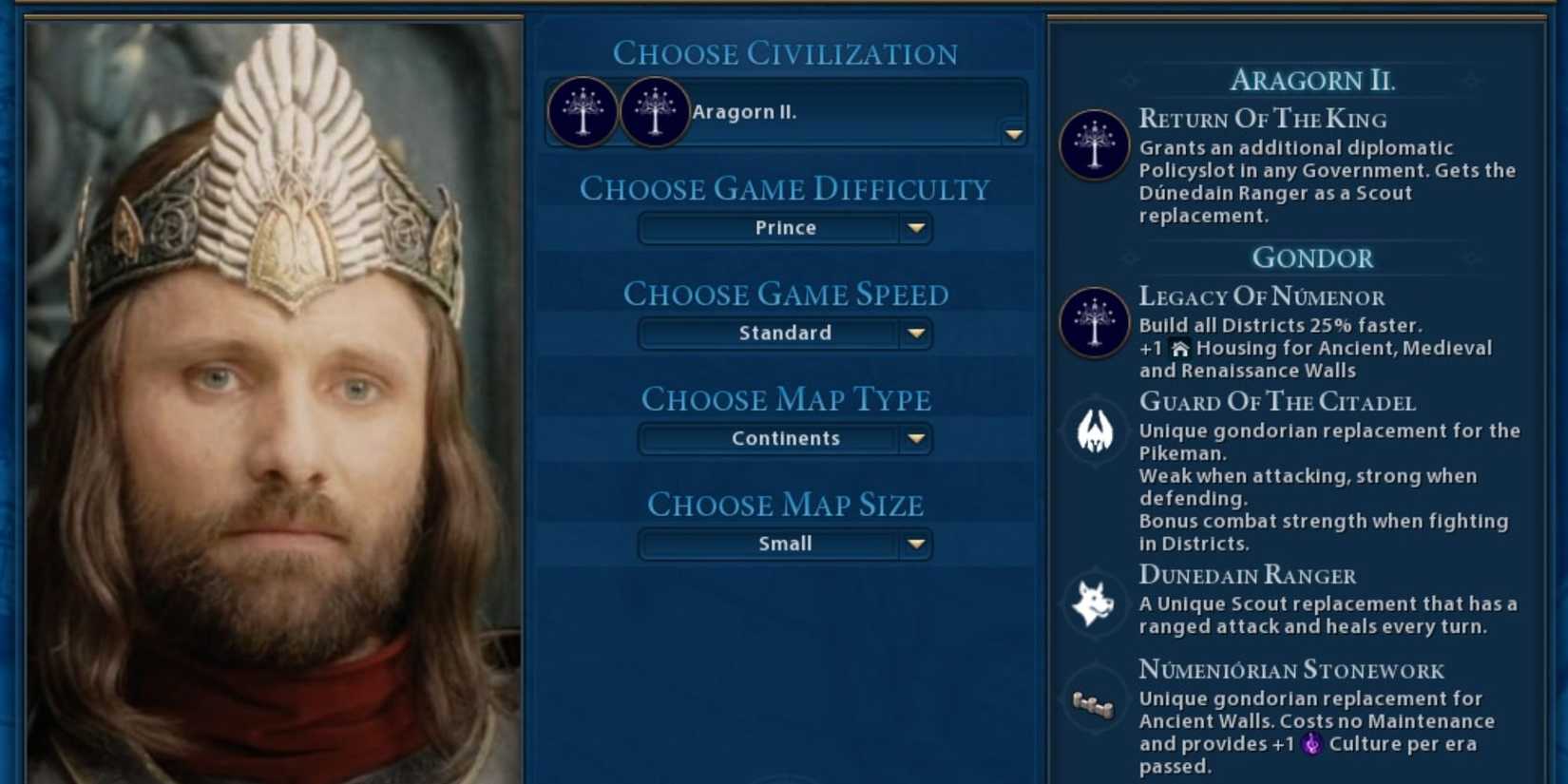Click the Gondor section header

(x=1314, y=257)
